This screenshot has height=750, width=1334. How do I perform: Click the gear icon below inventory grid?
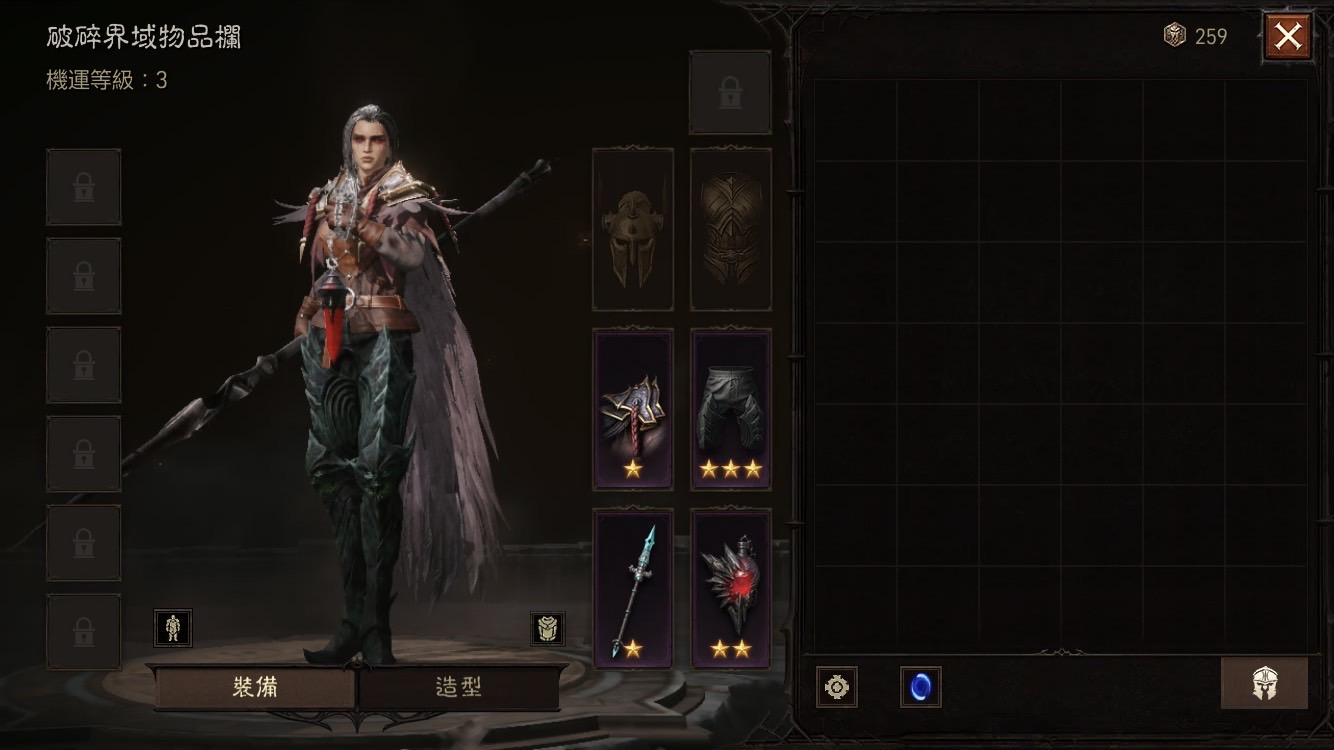click(836, 687)
